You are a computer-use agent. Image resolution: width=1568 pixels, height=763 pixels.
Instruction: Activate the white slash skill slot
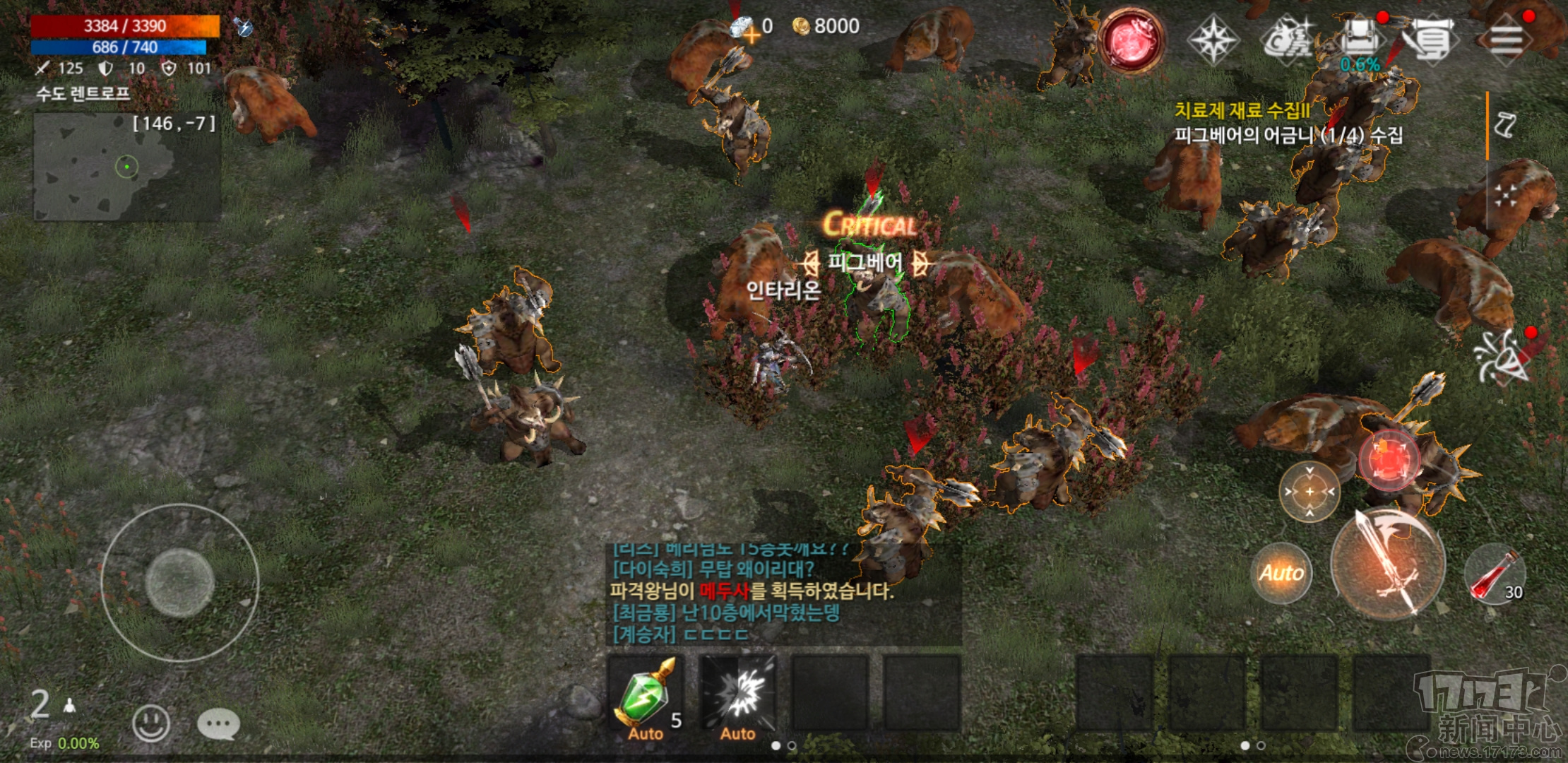pos(737,694)
